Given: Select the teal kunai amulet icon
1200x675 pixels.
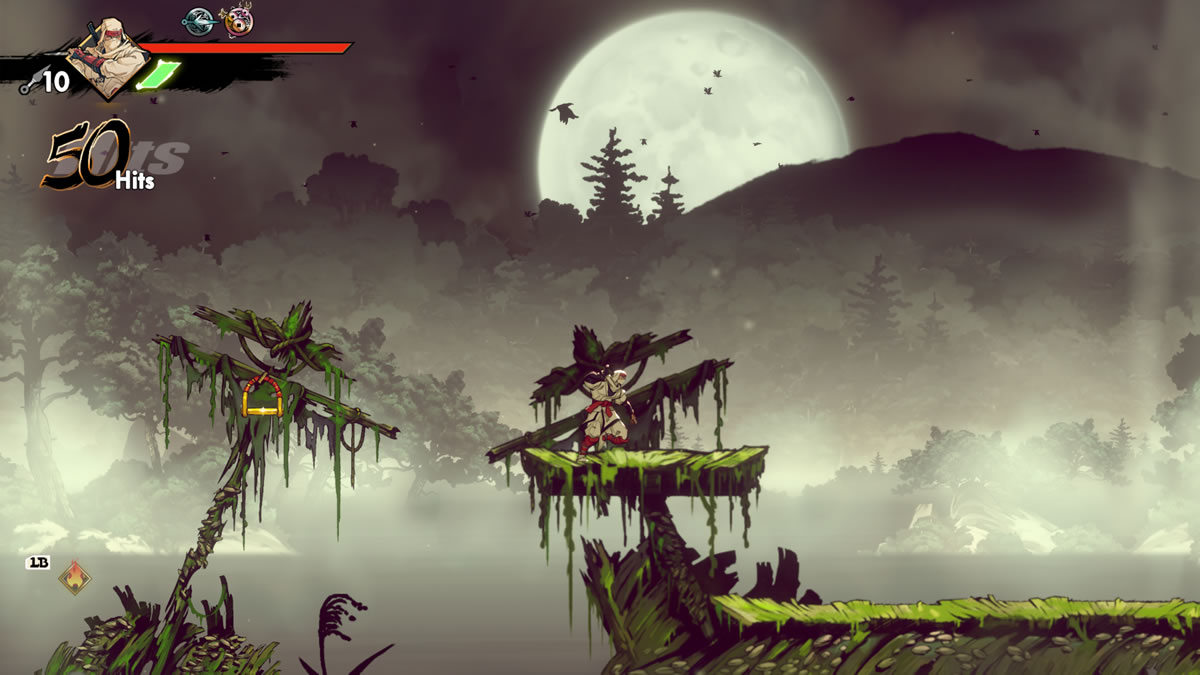Looking at the screenshot, I should 198,20.
